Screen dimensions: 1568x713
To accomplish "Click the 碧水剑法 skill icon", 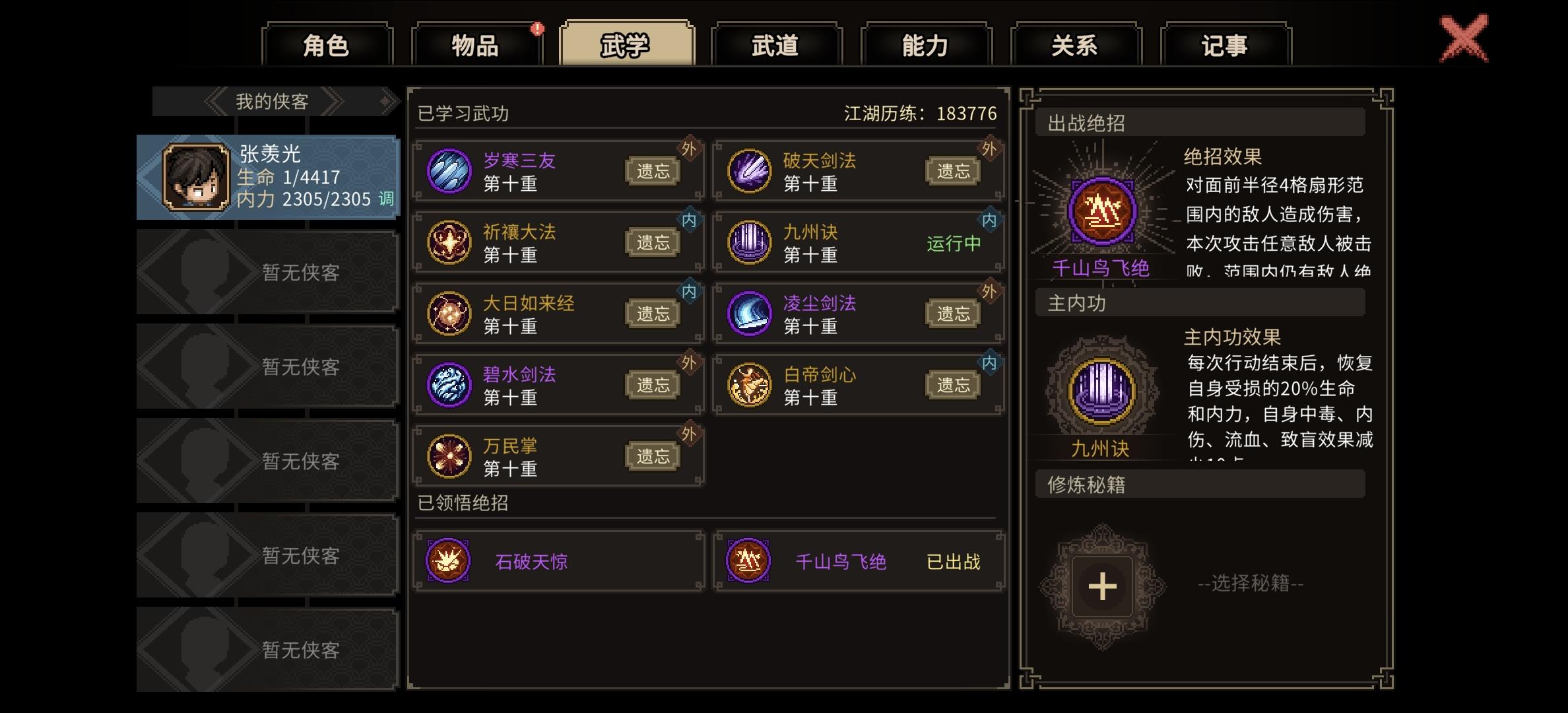I will 450,384.
